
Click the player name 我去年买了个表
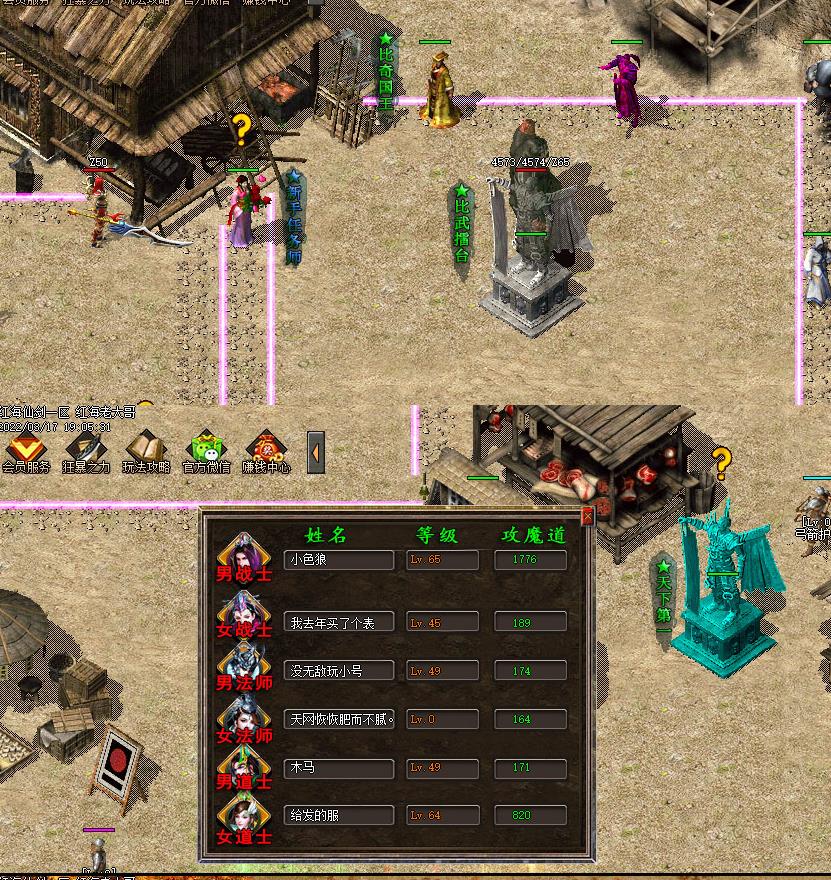click(x=338, y=622)
